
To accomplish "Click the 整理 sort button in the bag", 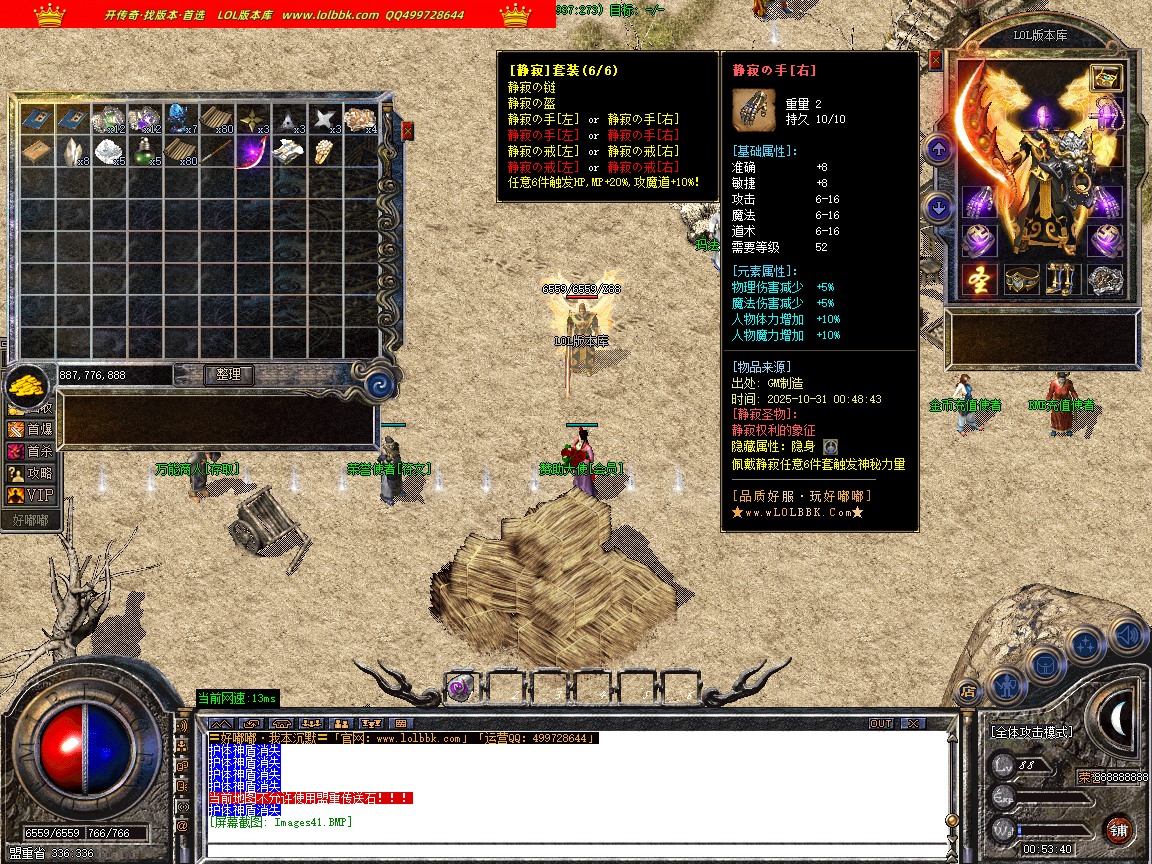I will pos(229,374).
